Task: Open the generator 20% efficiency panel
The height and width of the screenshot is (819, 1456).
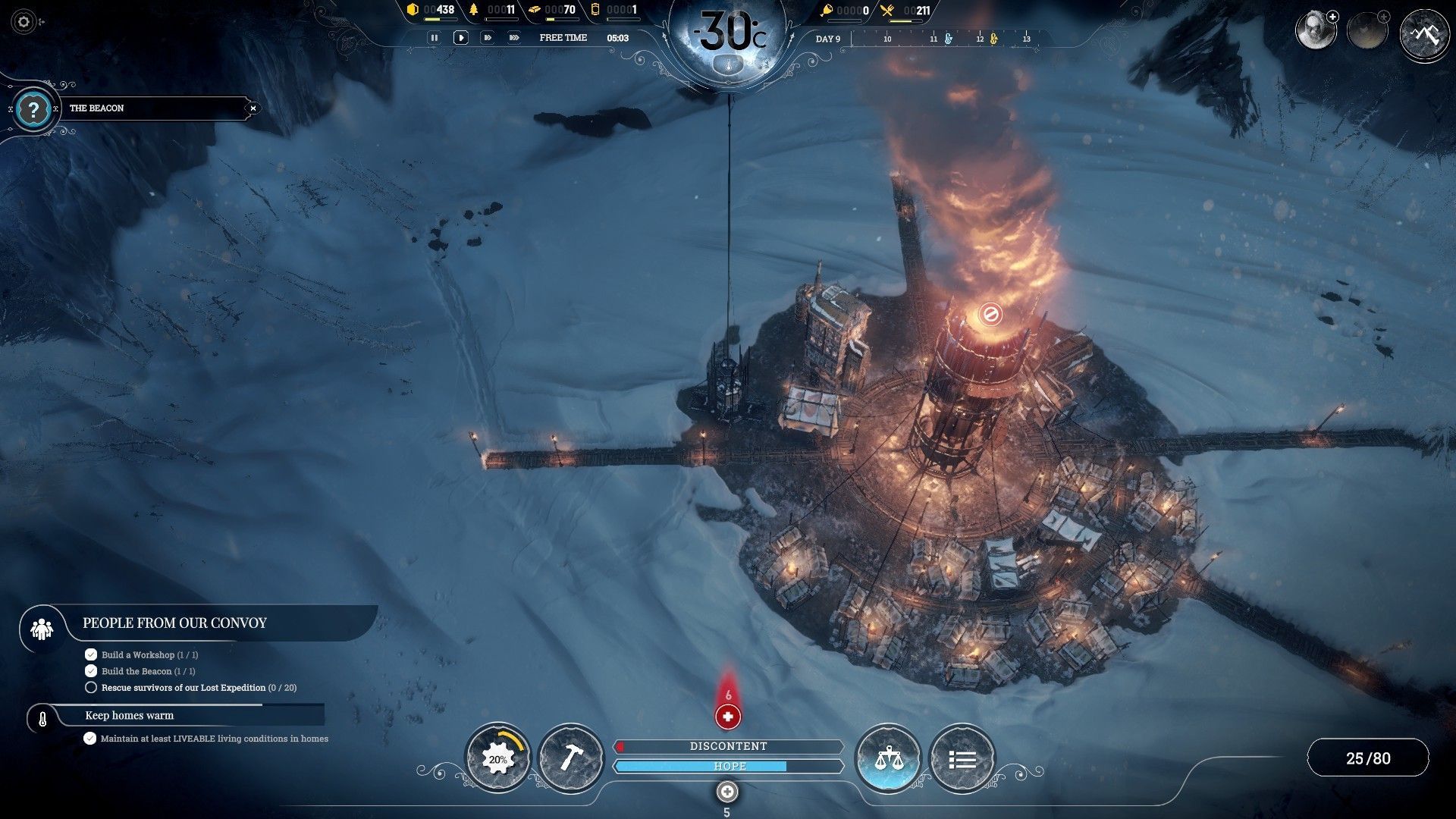Action: 497,758
